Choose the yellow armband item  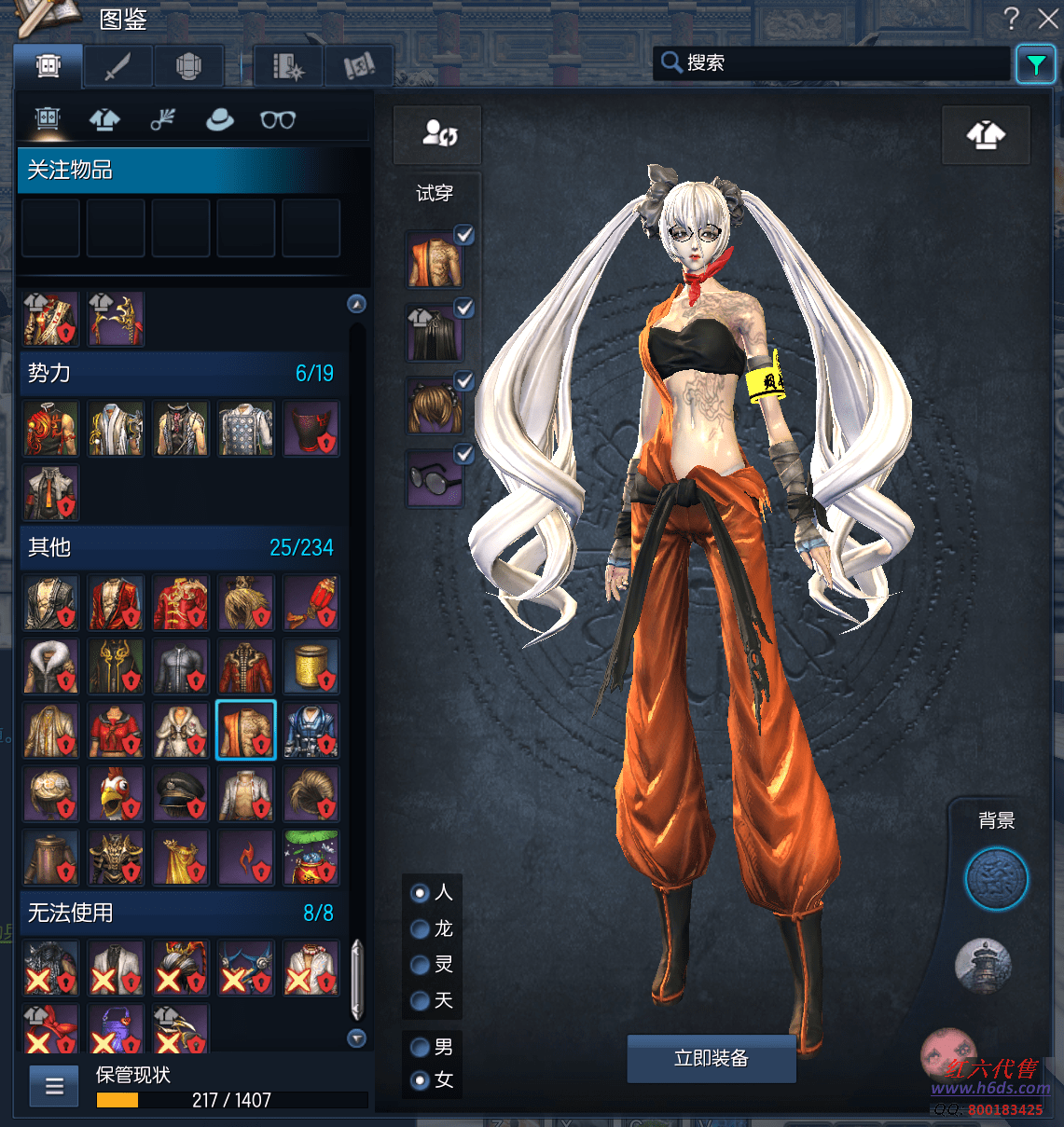[x=311, y=666]
